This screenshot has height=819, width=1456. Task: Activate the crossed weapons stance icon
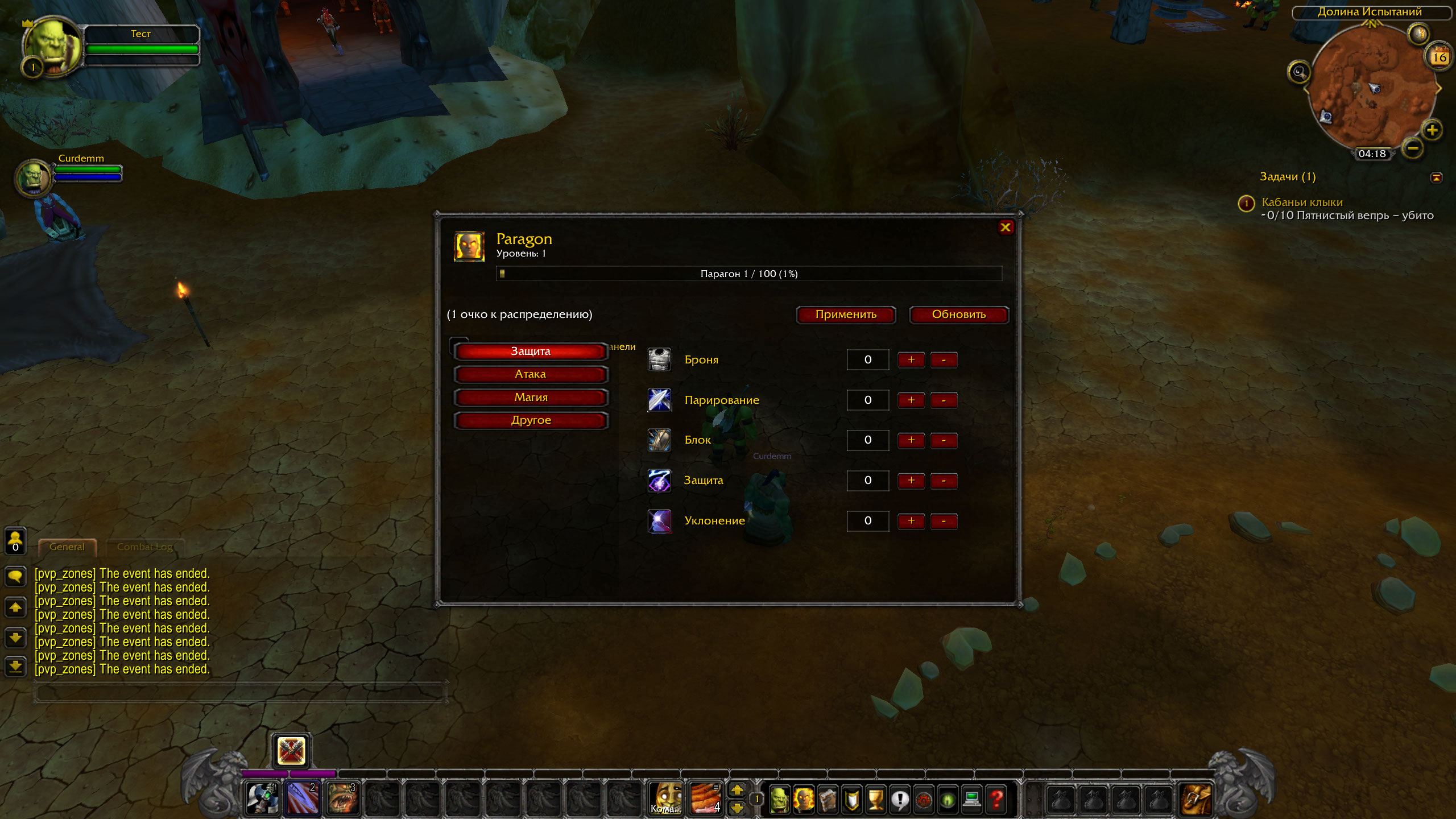coord(291,751)
